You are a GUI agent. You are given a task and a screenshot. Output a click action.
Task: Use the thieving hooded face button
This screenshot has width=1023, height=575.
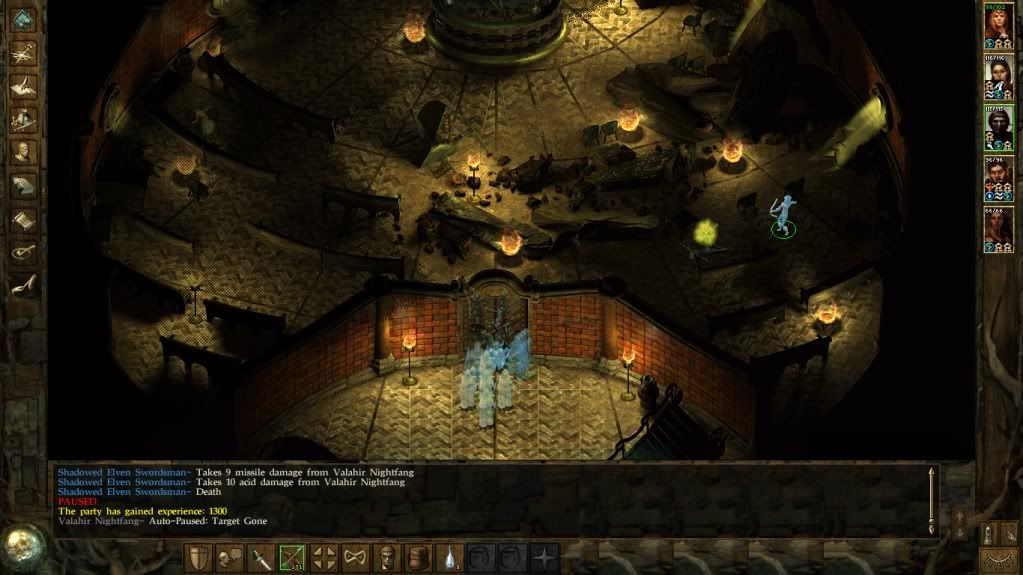click(x=388, y=558)
